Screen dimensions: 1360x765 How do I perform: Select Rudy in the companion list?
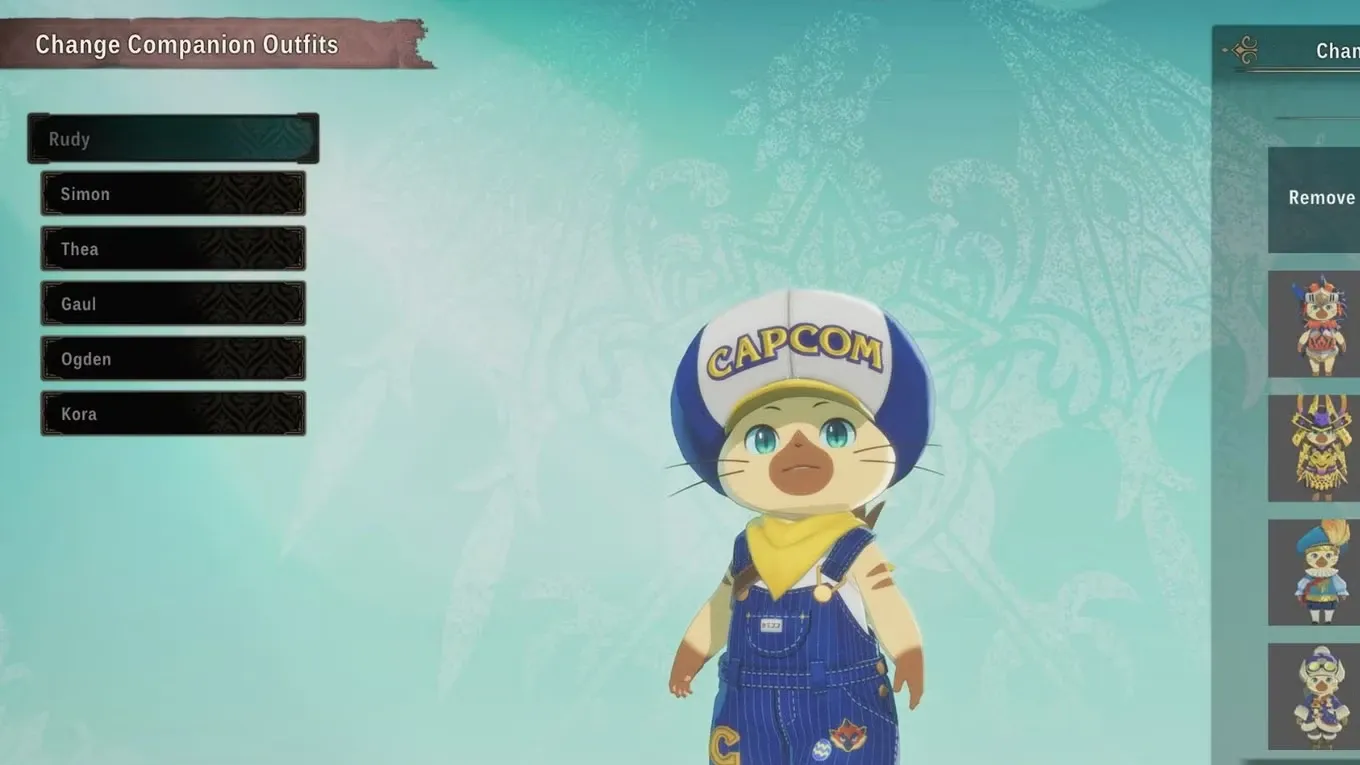[173, 139]
